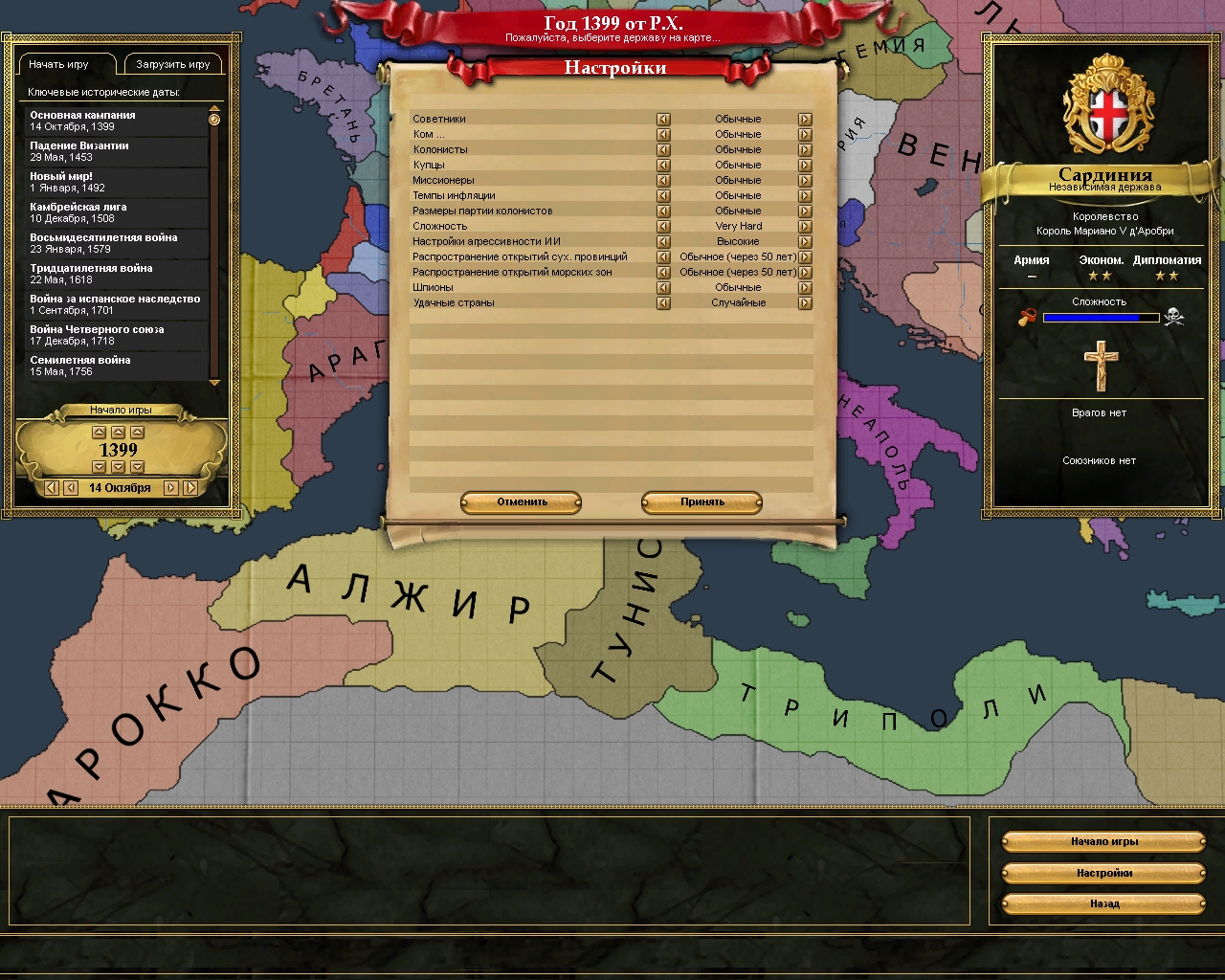Cancel settings with the Отменить button
The width and height of the screenshot is (1225, 980).
(x=522, y=502)
